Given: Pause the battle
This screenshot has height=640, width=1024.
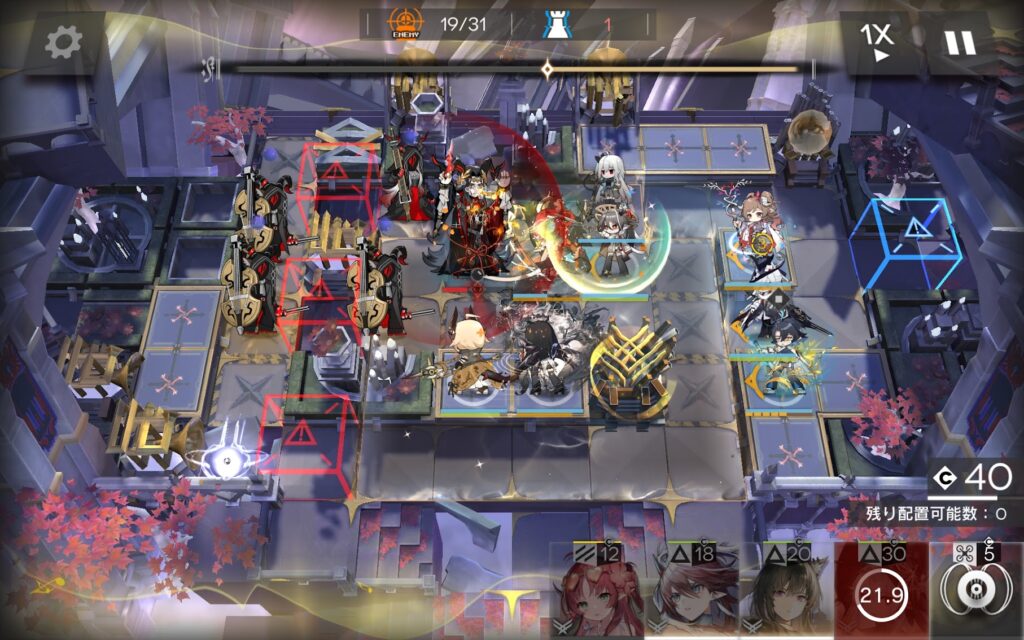Looking at the screenshot, I should pyautogui.click(x=959, y=42).
